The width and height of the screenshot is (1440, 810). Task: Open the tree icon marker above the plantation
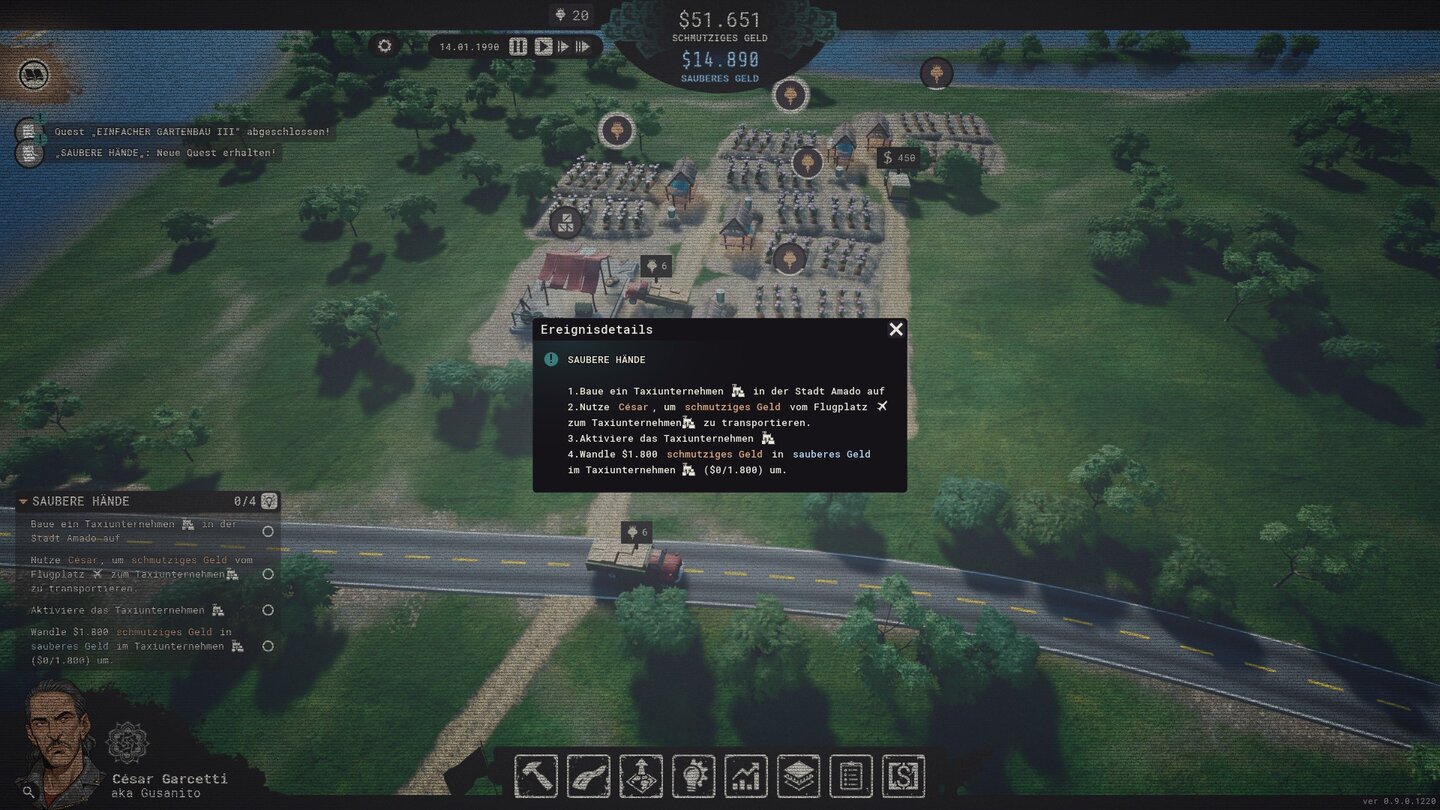[792, 95]
